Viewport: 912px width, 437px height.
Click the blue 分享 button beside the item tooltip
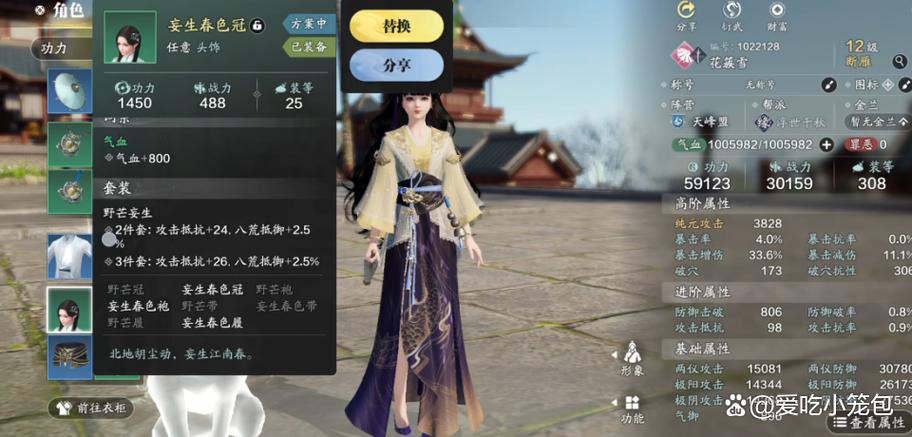pyautogui.click(x=396, y=64)
